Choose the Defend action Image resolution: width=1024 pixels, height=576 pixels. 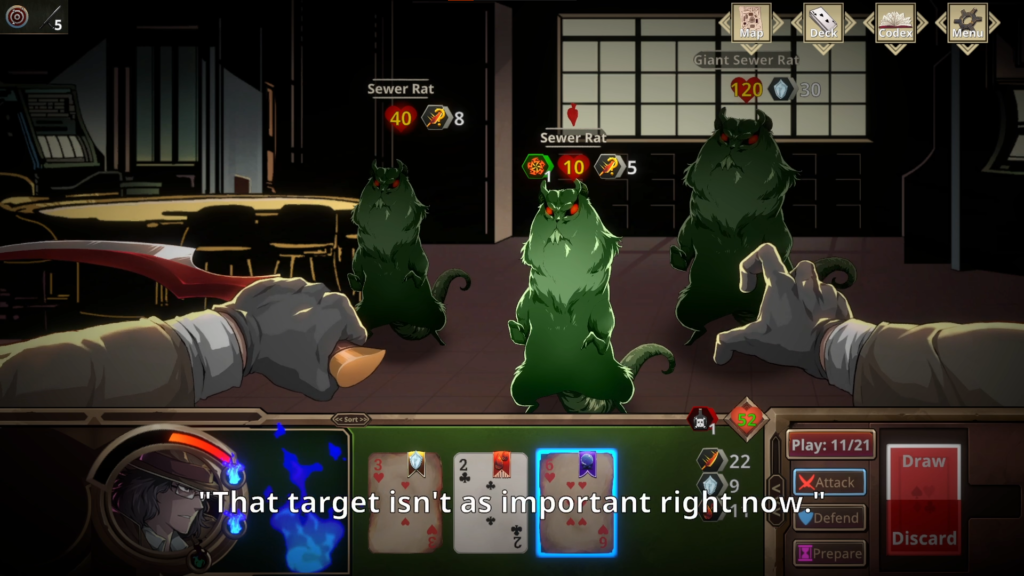click(829, 518)
